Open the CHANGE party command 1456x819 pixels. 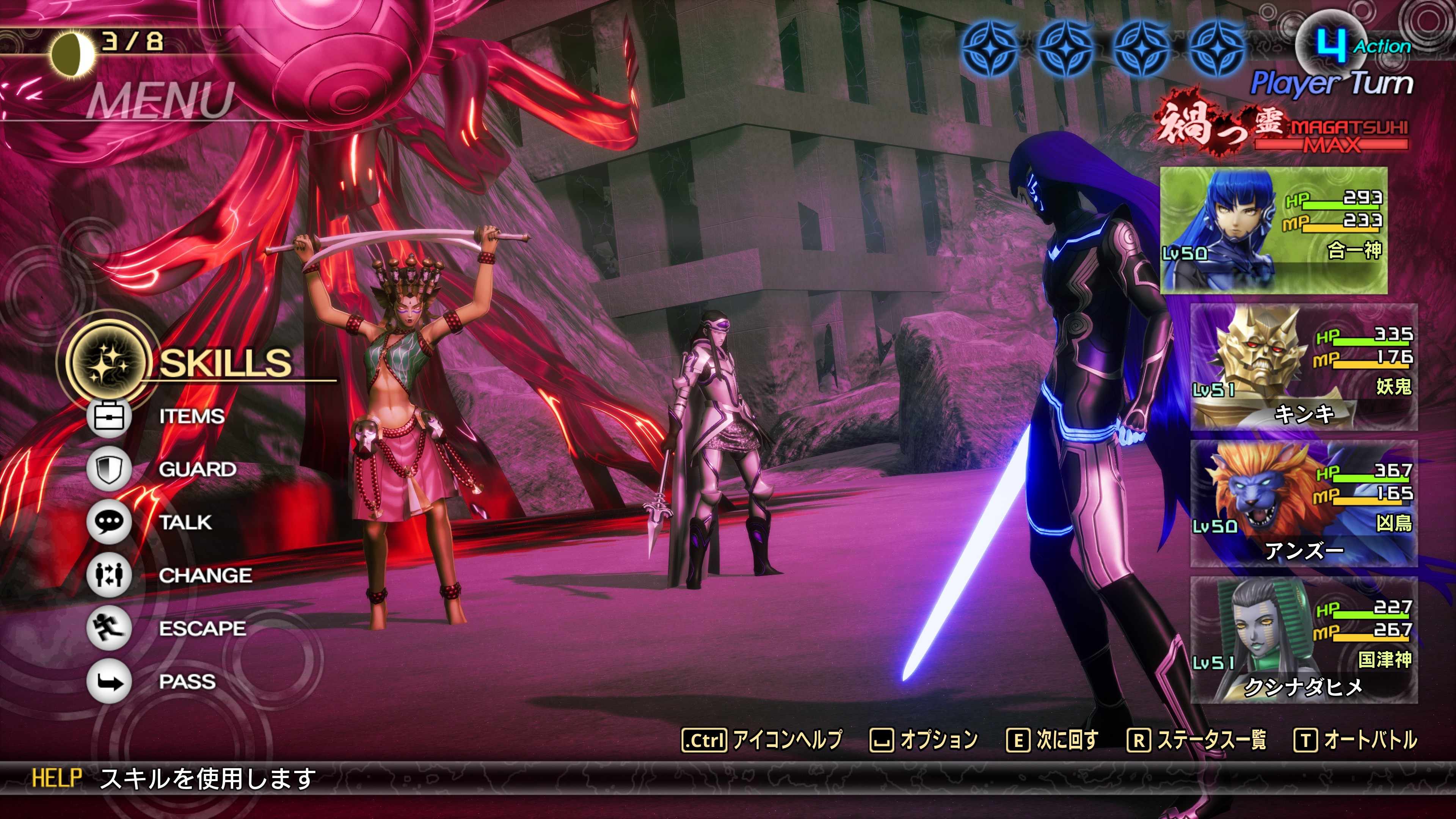coord(205,576)
